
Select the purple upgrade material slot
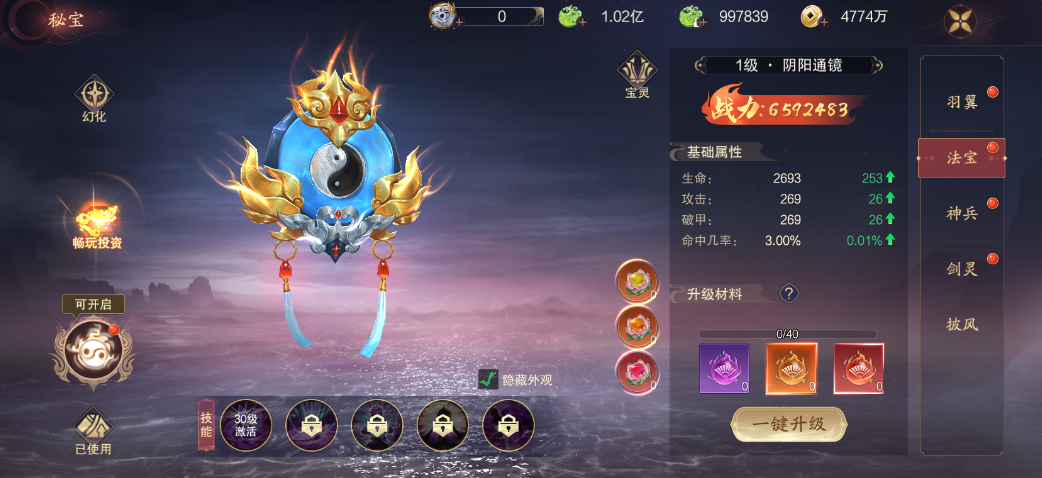click(724, 368)
